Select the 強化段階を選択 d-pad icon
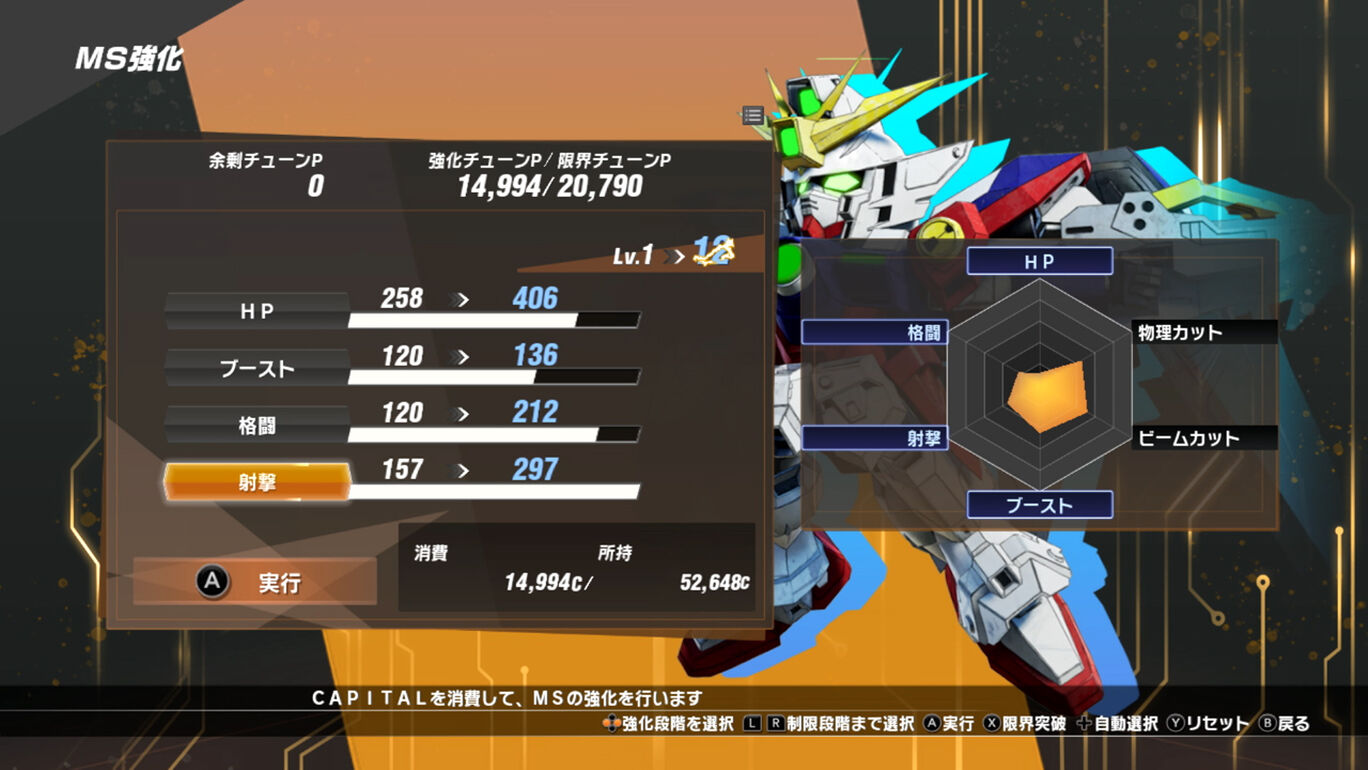 (613, 723)
